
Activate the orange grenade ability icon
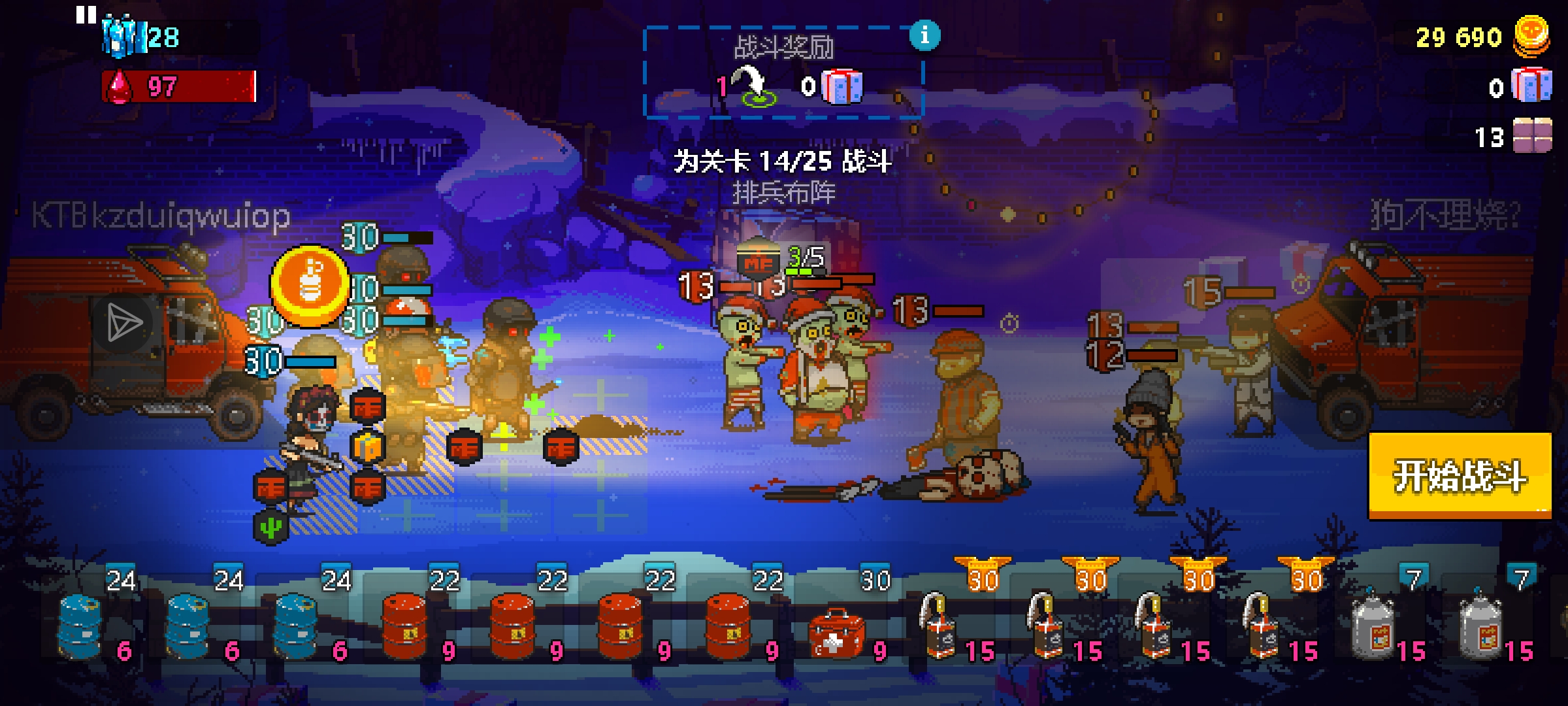310,286
